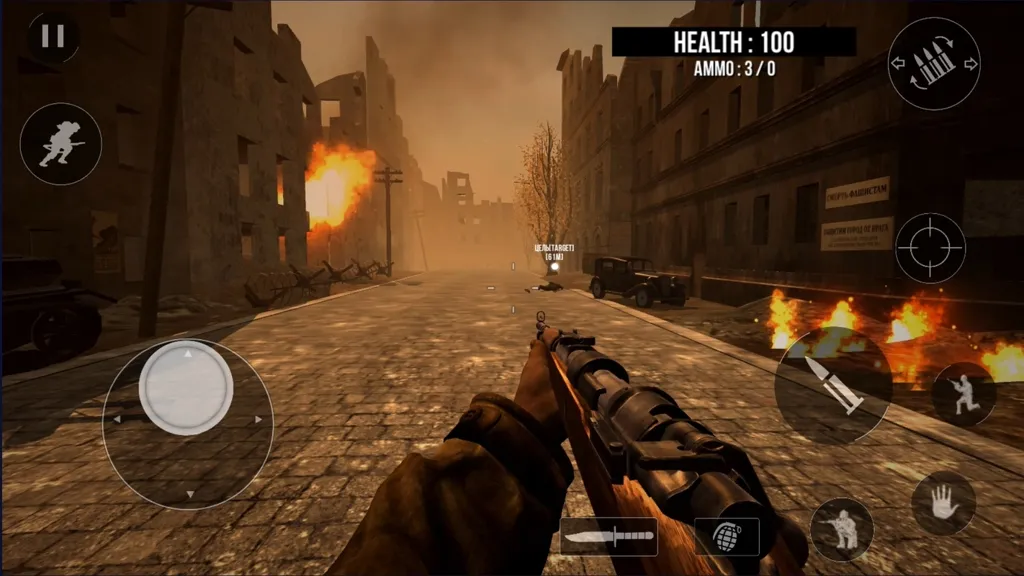Pause the game with the pause button
This screenshot has width=1024, height=576.
53,37
